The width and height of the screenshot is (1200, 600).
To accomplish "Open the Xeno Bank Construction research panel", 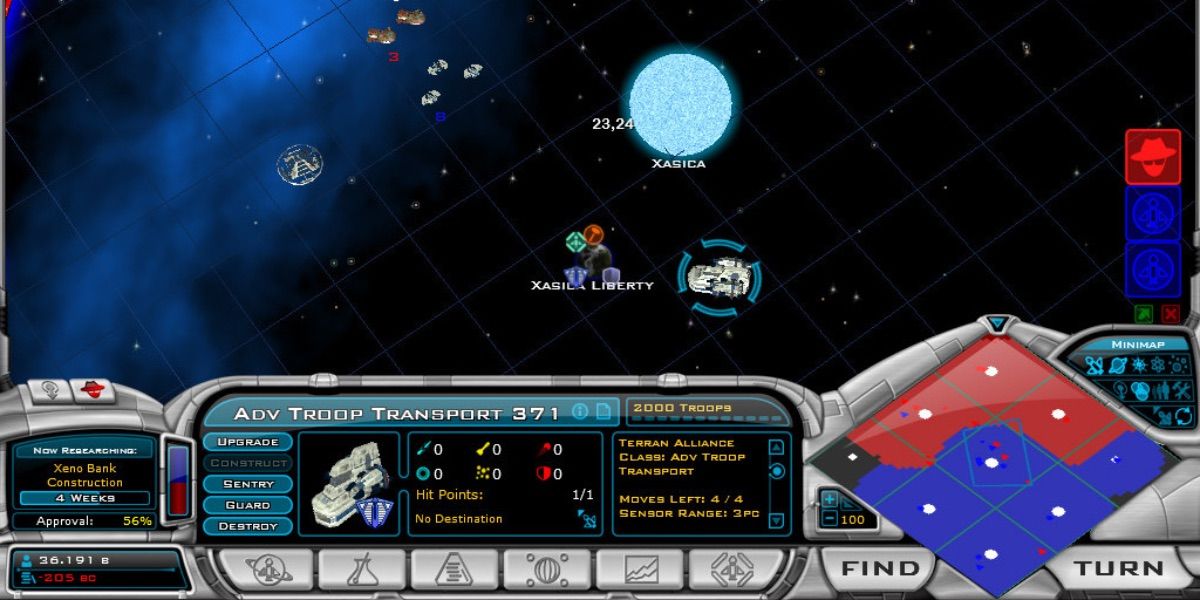I will tap(83, 475).
